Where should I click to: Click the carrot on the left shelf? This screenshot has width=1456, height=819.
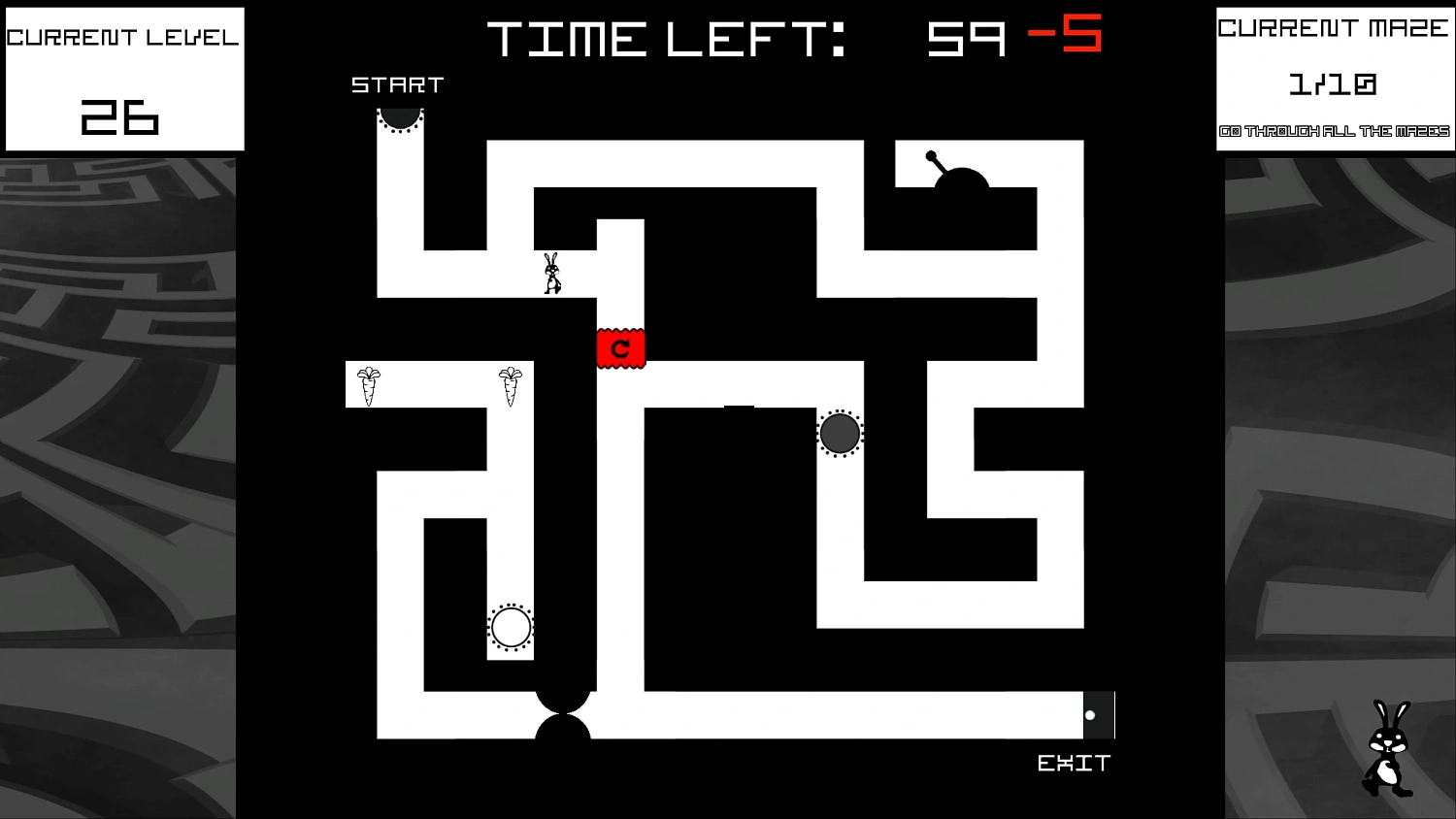click(x=368, y=385)
